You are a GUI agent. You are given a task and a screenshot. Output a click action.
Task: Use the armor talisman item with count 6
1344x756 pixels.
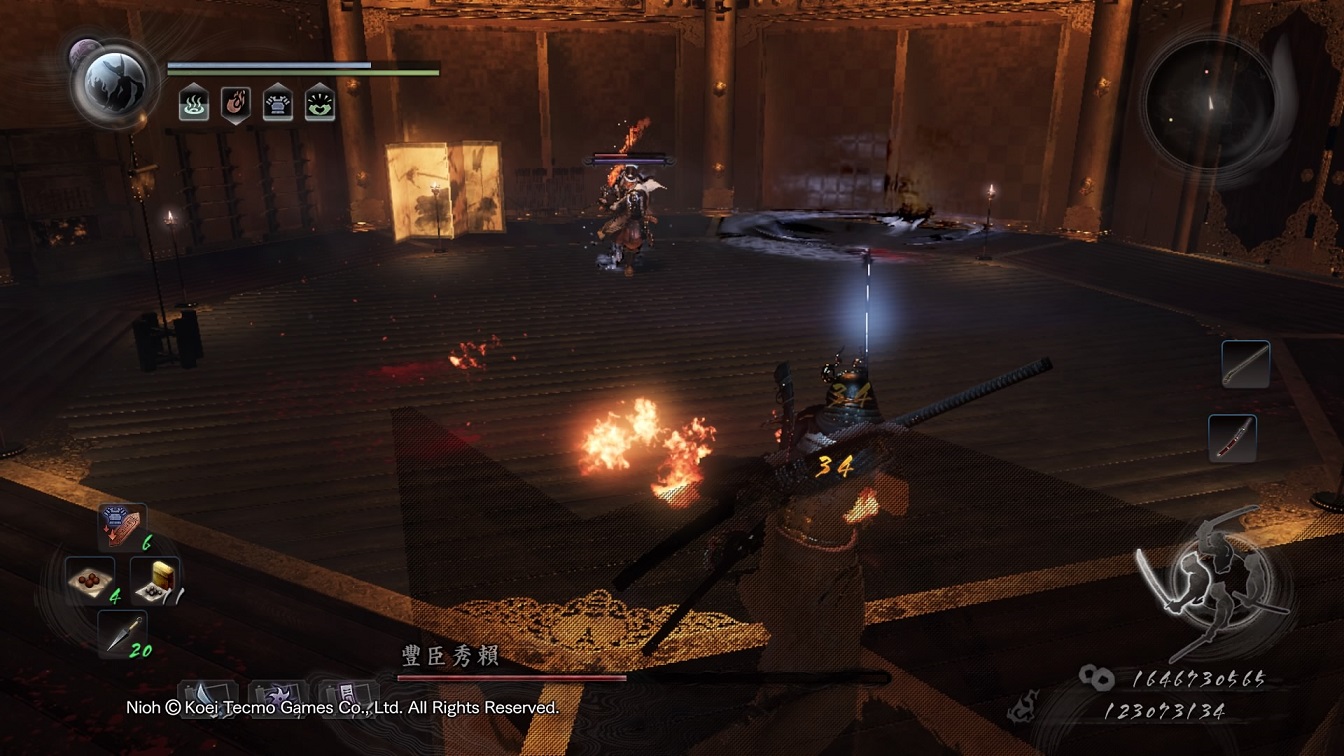[122, 527]
